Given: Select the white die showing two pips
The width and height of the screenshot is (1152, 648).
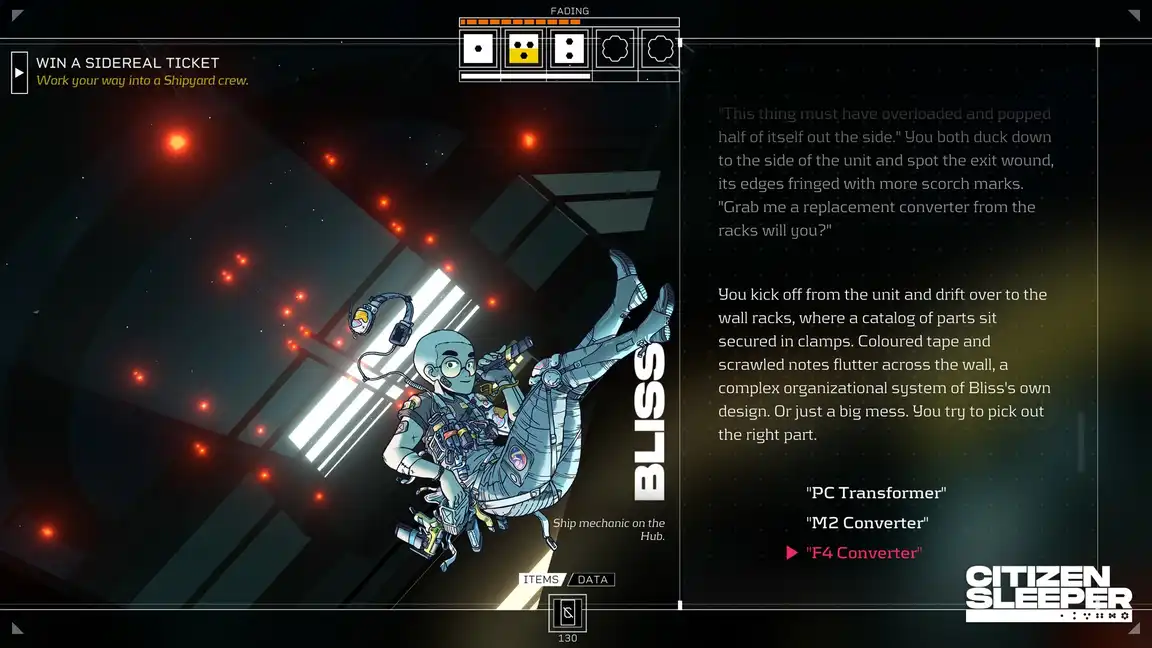Looking at the screenshot, I should 569,48.
